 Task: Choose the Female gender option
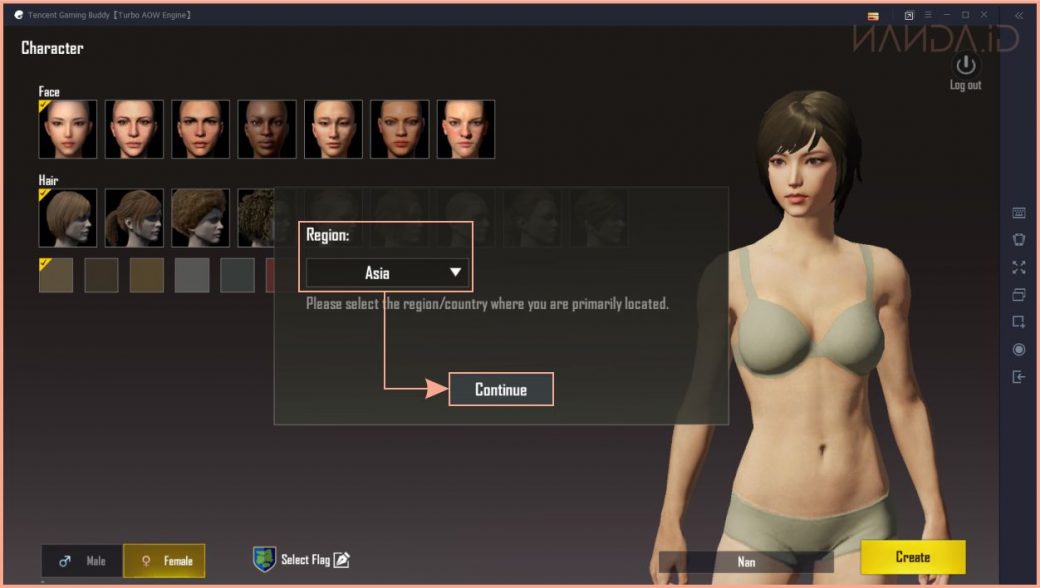pos(164,561)
